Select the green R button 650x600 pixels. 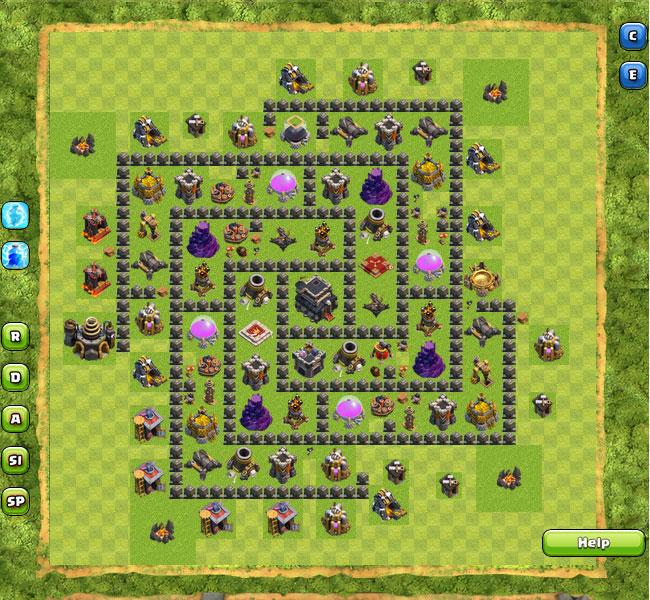tap(16, 335)
